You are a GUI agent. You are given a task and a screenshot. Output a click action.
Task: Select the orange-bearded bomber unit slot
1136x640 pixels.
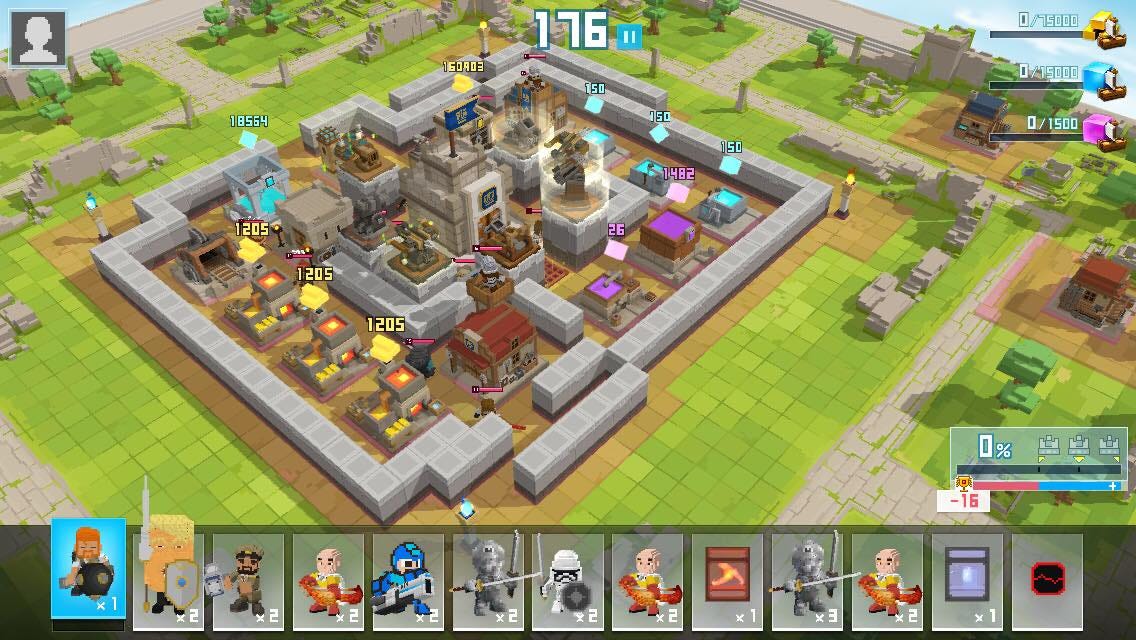(89, 568)
